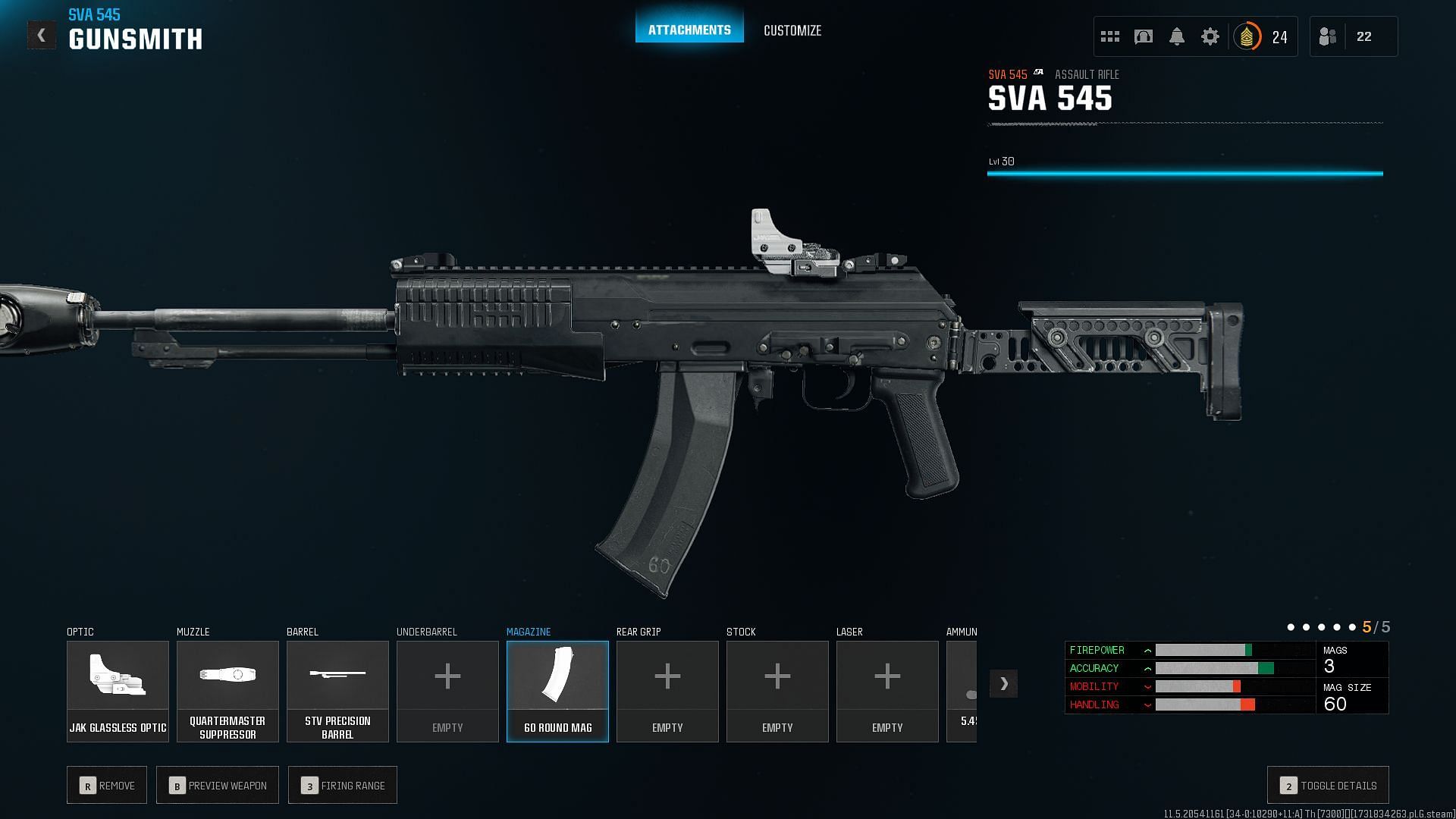The image size is (1456, 819).
Task: Open the empty Stock slot
Action: [777, 691]
